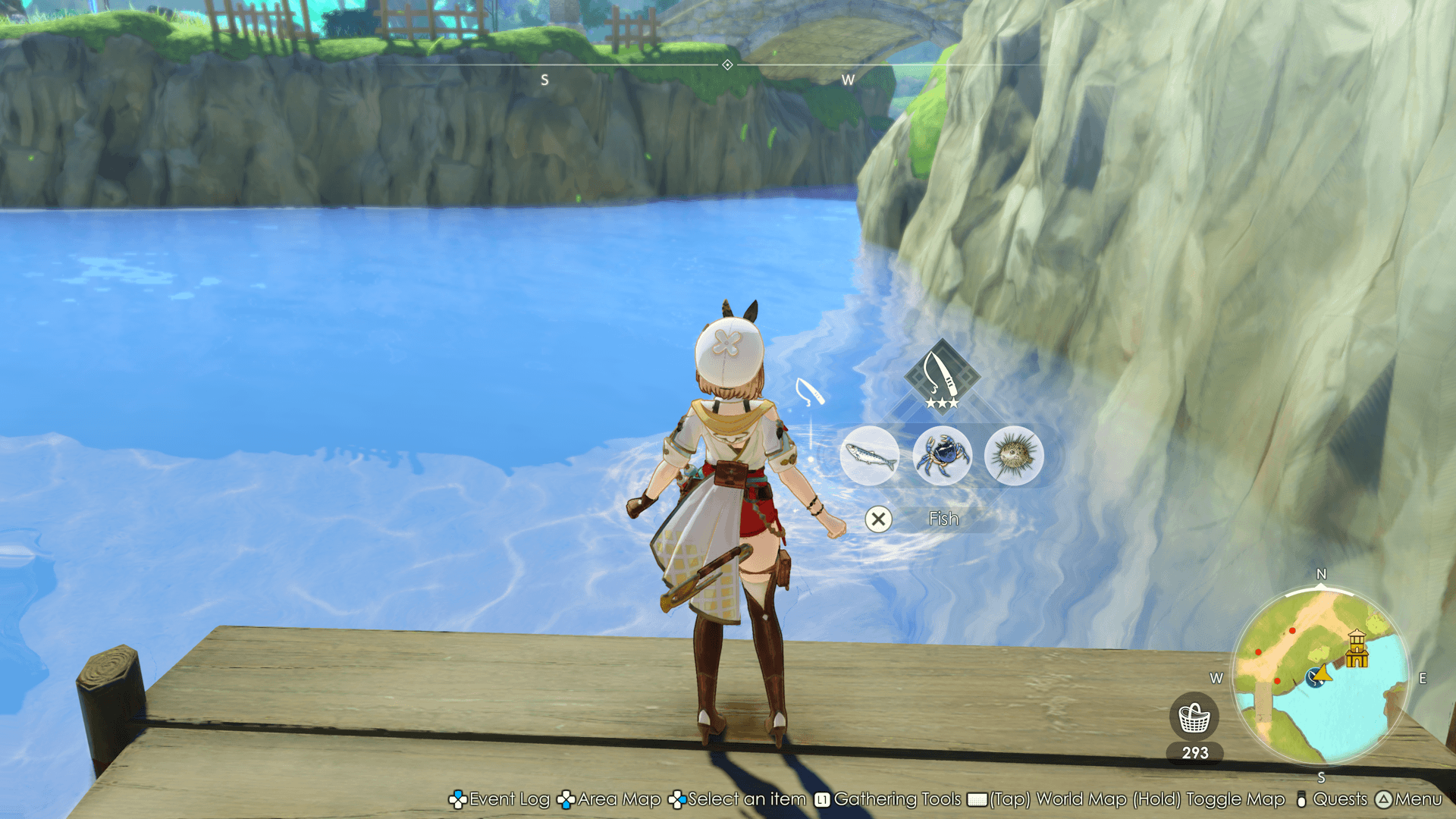Click the yellow tower marker on minimap
The width and height of the screenshot is (1456, 819).
tap(1357, 649)
